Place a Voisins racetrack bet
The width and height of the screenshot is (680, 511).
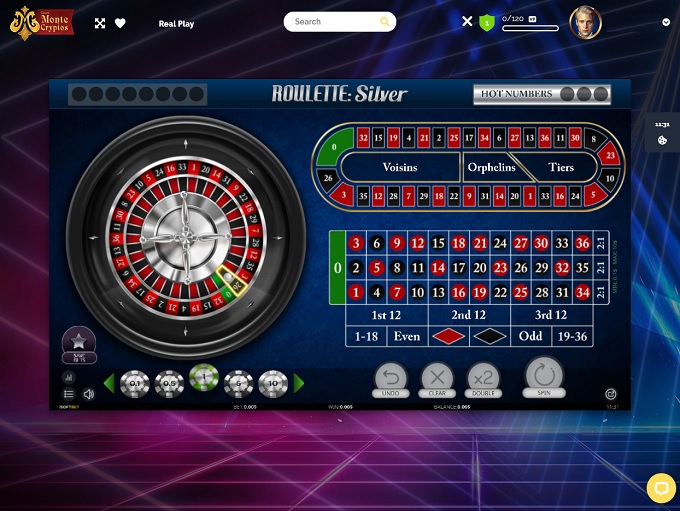click(400, 167)
